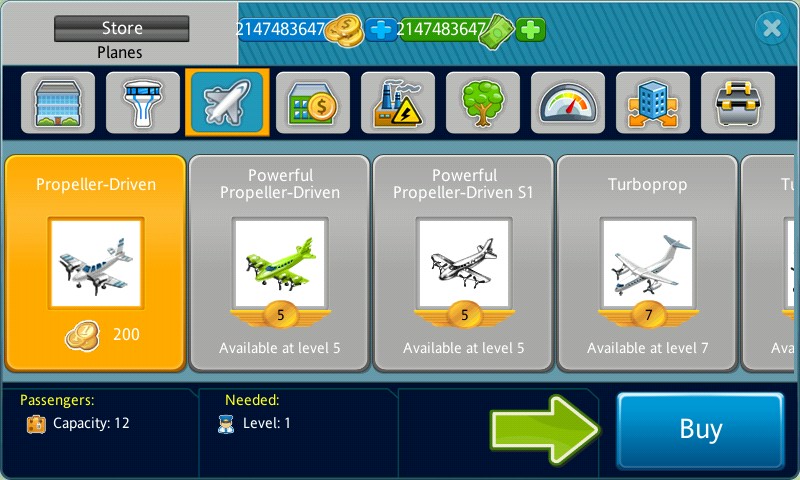Add more cash with green plus

(x=531, y=30)
